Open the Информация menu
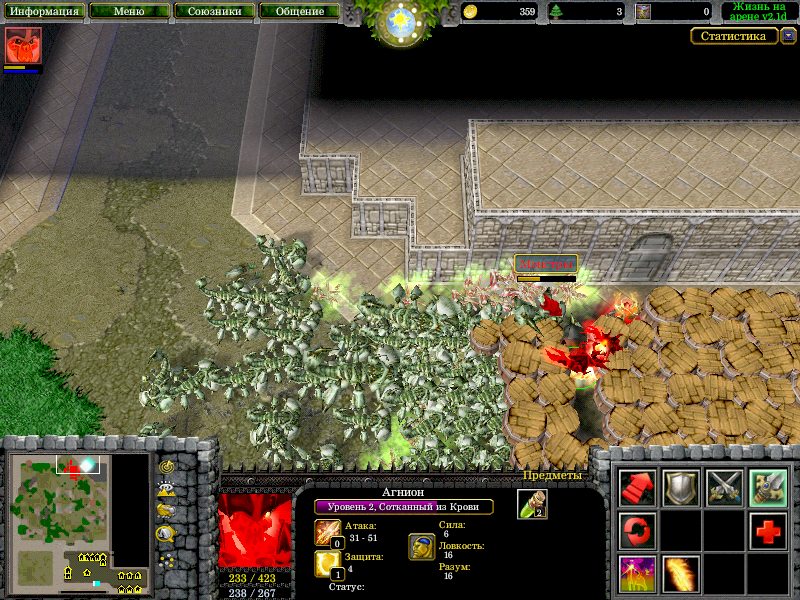800x600 pixels. (x=43, y=12)
